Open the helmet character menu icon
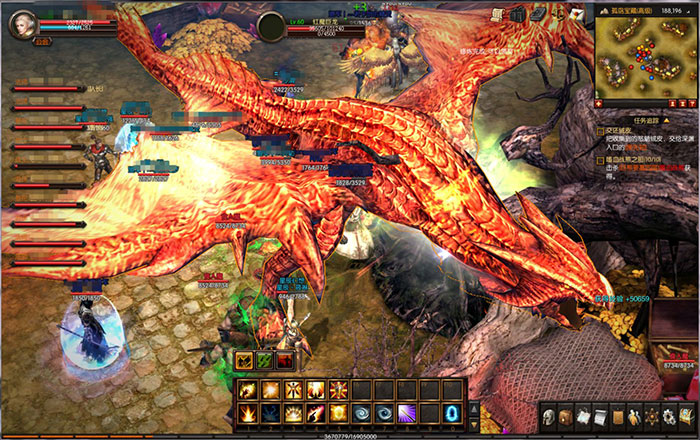The width and height of the screenshot is (700, 440). 549,415
